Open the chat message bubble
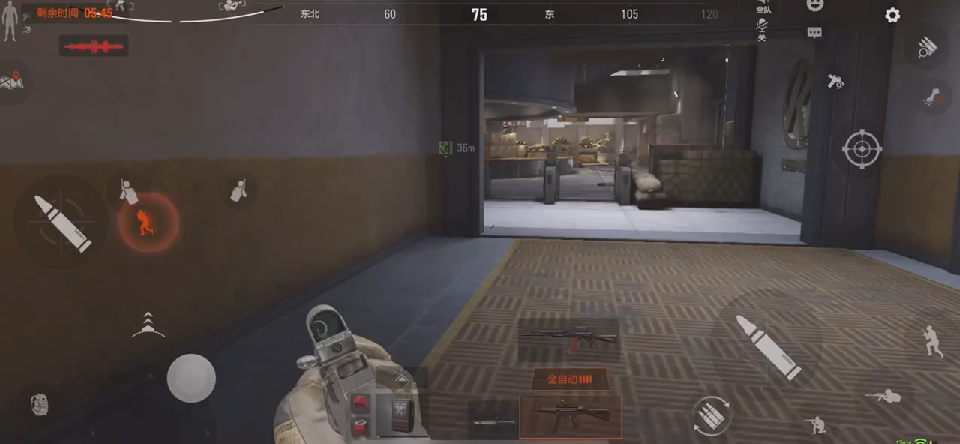This screenshot has width=960, height=444. point(815,32)
